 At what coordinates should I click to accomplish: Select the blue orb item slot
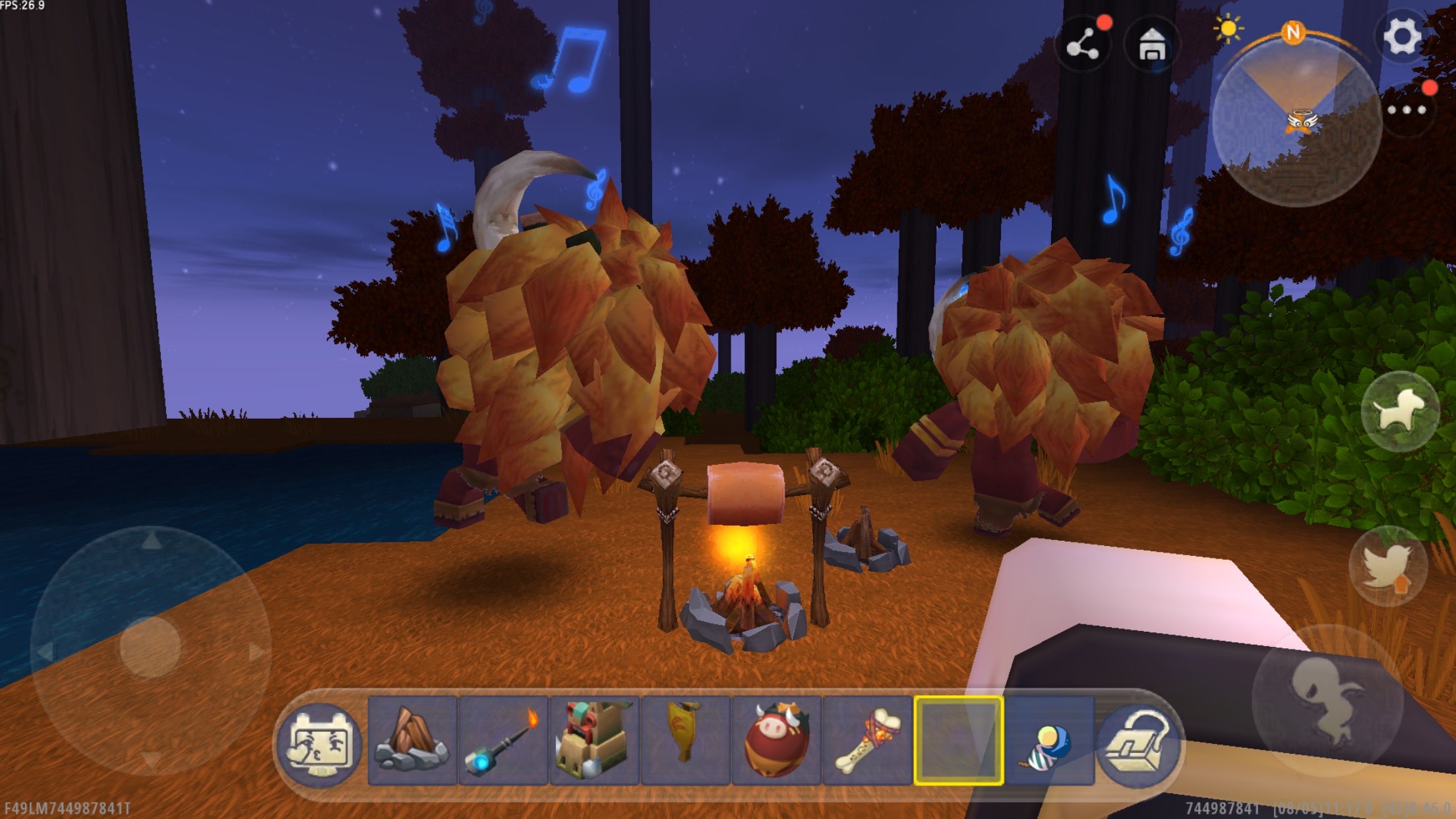[1049, 741]
